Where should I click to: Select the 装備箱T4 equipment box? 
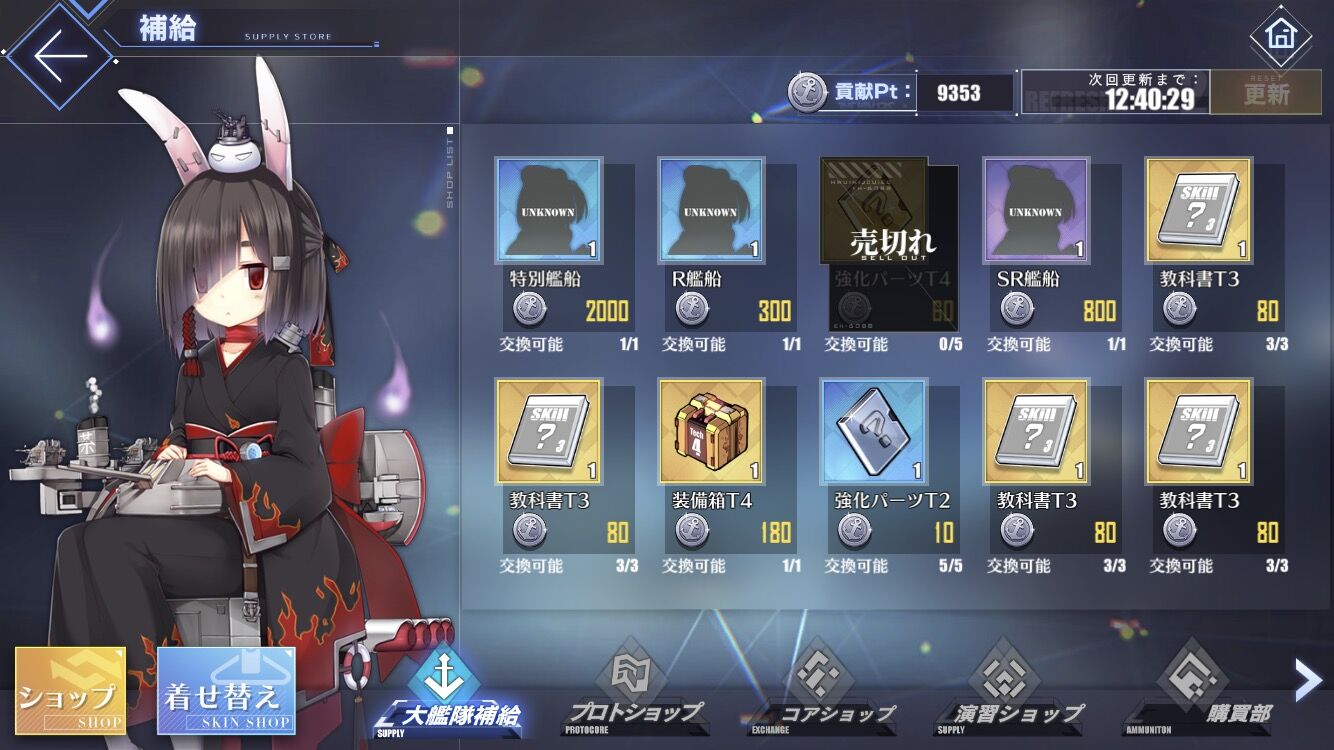[x=713, y=432]
